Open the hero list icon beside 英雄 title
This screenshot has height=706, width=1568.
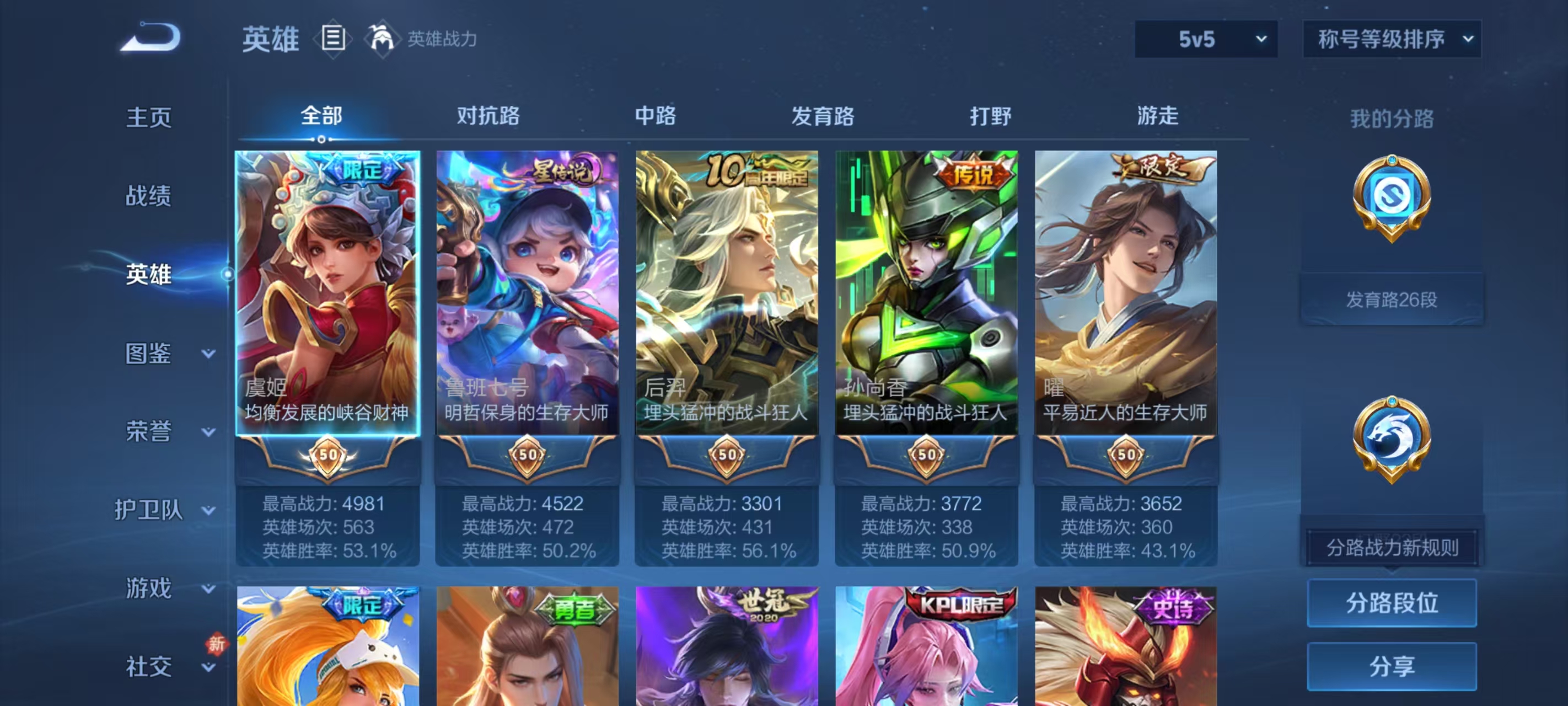pyautogui.click(x=332, y=39)
